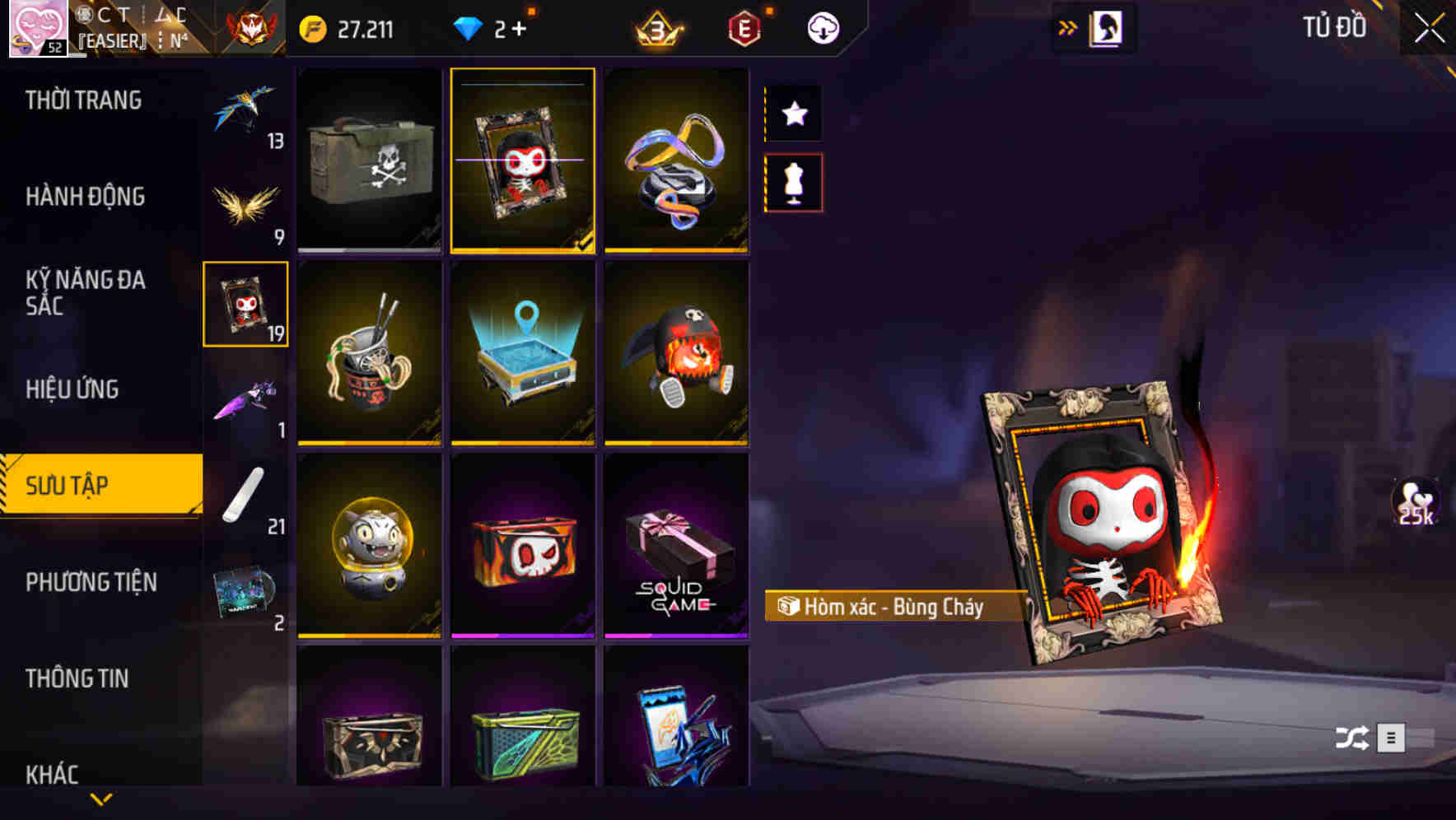
Task: Open the gold coin balance top-up
Action: click(x=313, y=27)
